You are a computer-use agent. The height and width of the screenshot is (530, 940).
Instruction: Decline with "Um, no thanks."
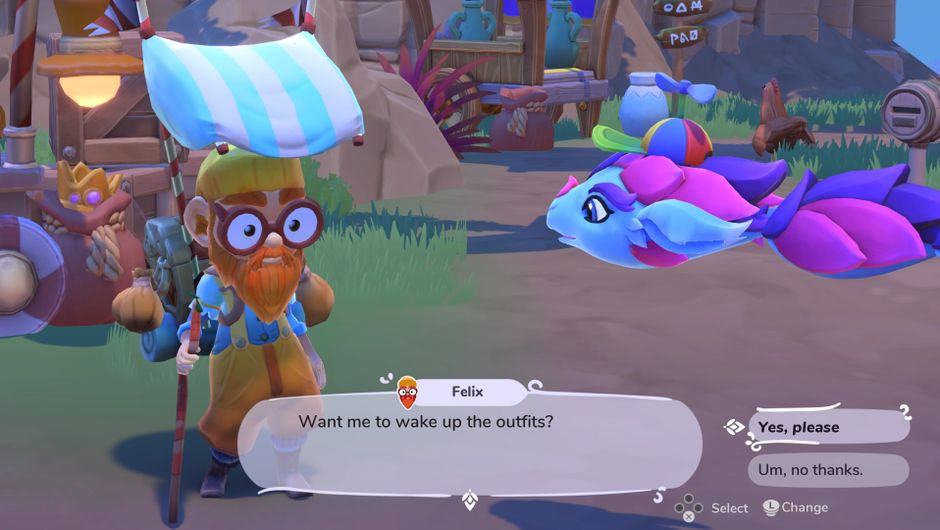click(828, 469)
